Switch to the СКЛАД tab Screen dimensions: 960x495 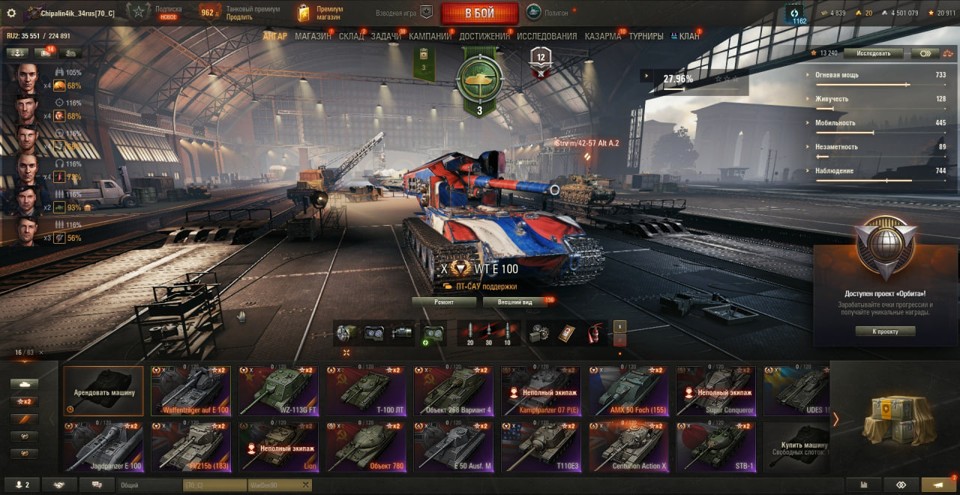click(x=351, y=36)
